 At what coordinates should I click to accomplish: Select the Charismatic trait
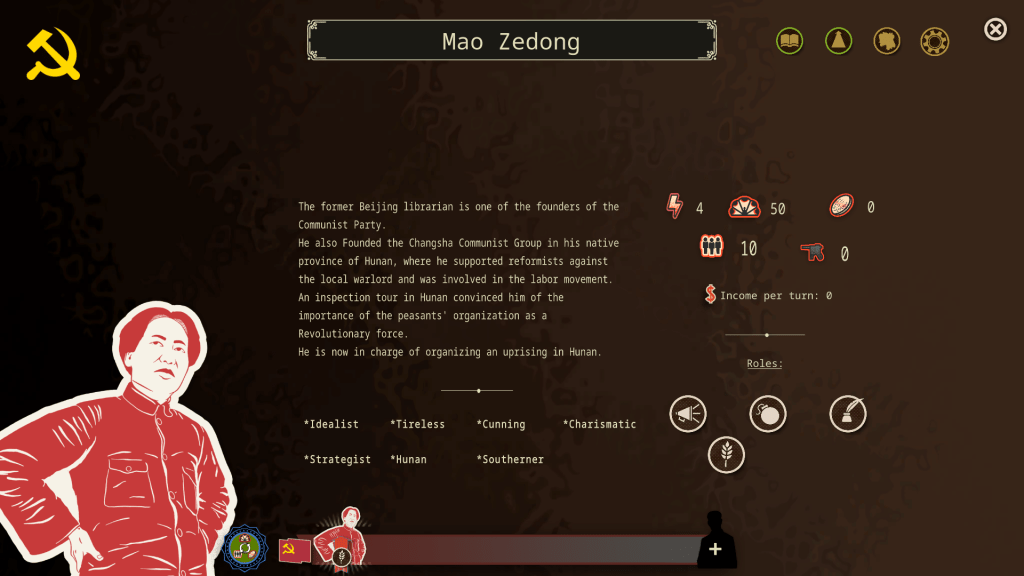coord(600,425)
